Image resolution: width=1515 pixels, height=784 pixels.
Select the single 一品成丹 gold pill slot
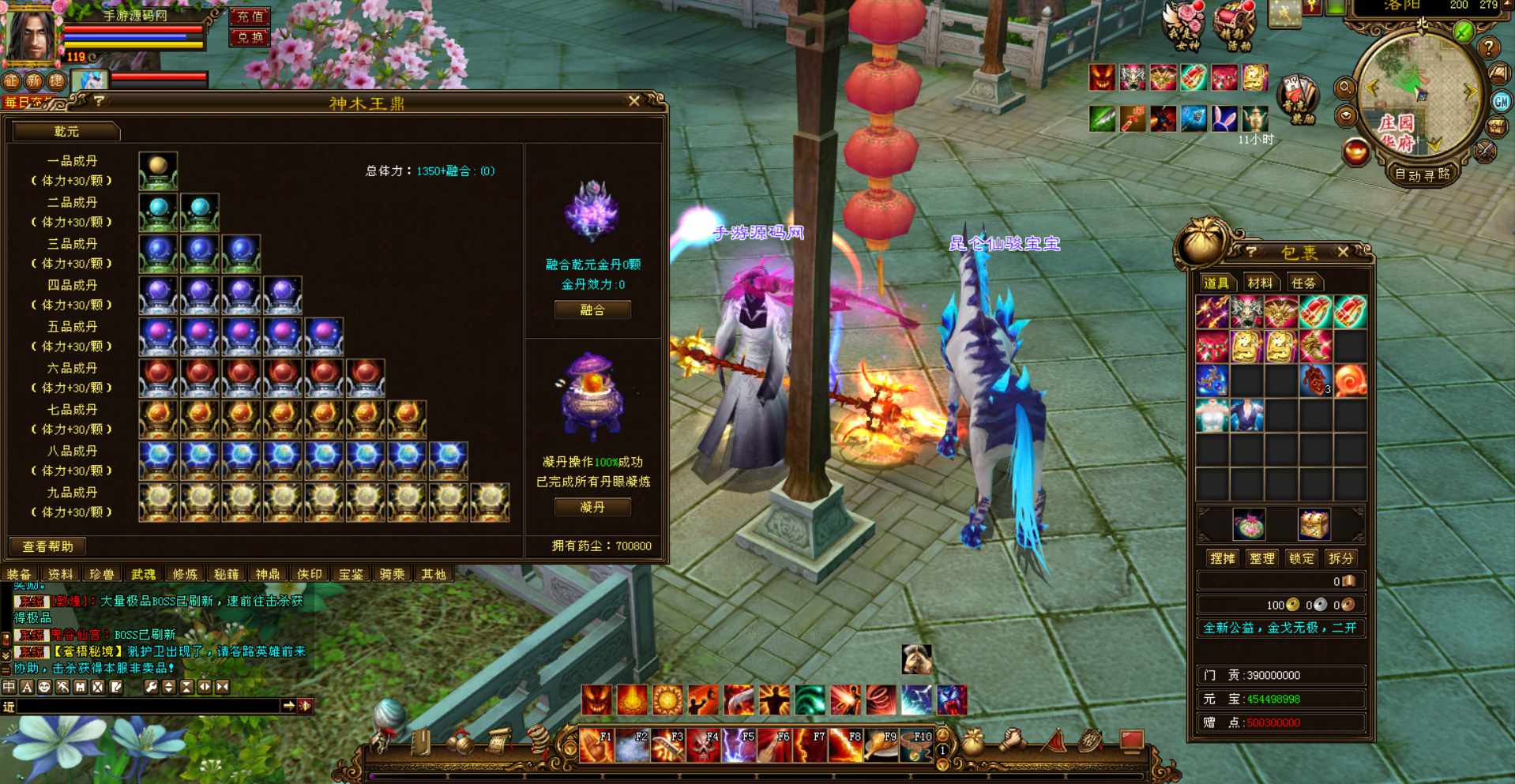click(158, 171)
